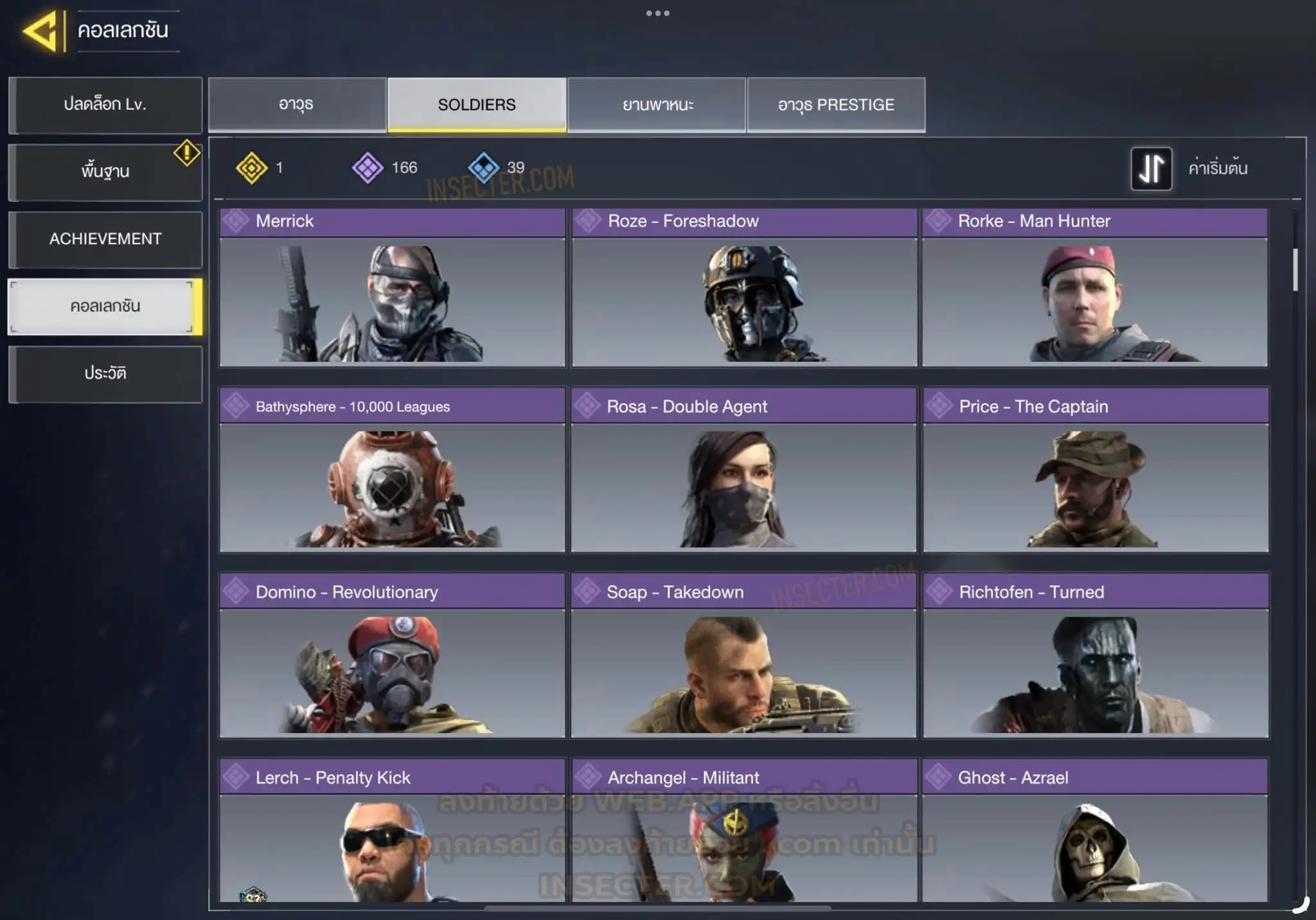The width and height of the screenshot is (1316, 920).
Task: Filter by the blue rare rarity icon
Action: pos(483,168)
